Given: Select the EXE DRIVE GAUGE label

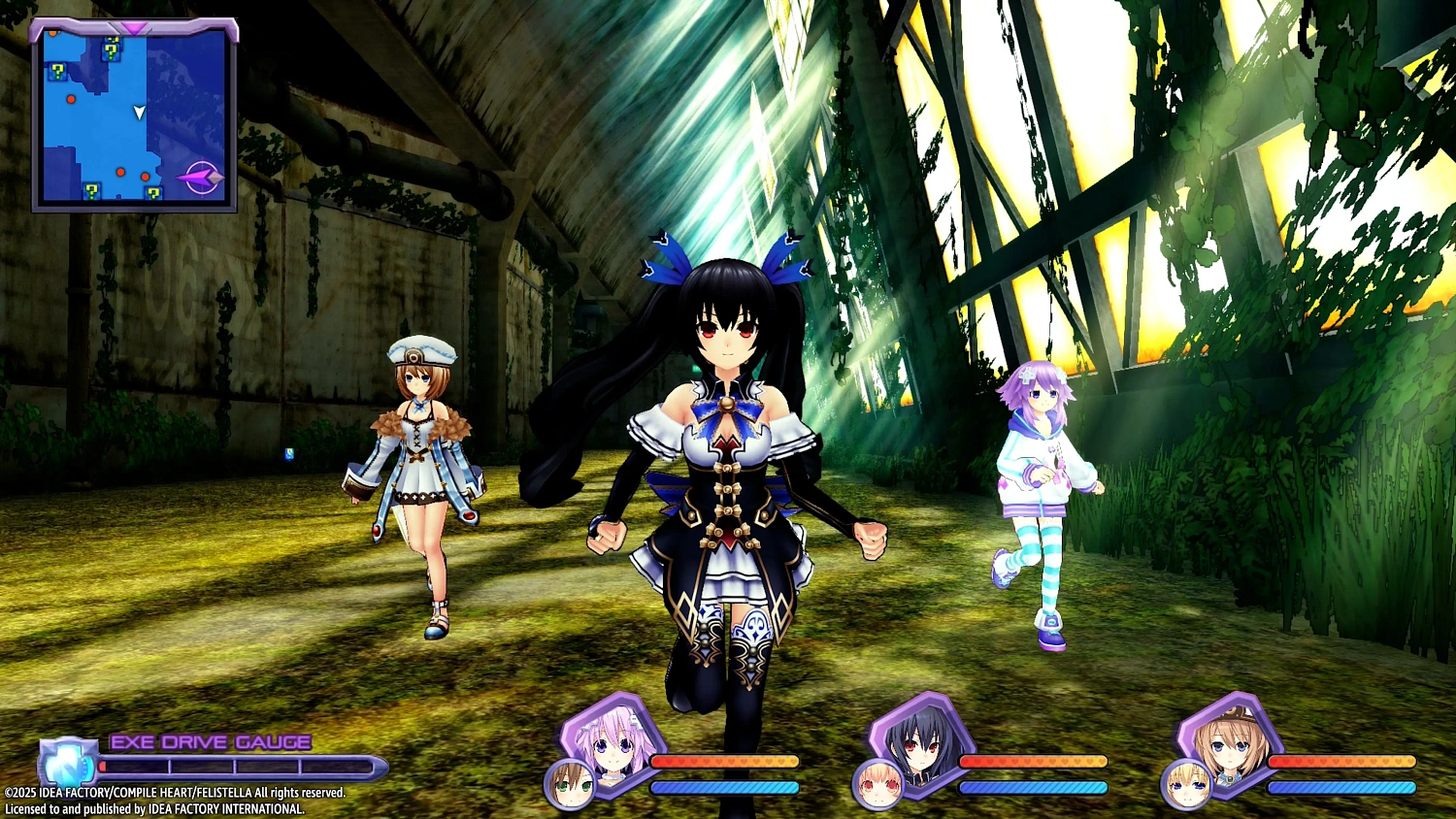Looking at the screenshot, I should point(209,742).
